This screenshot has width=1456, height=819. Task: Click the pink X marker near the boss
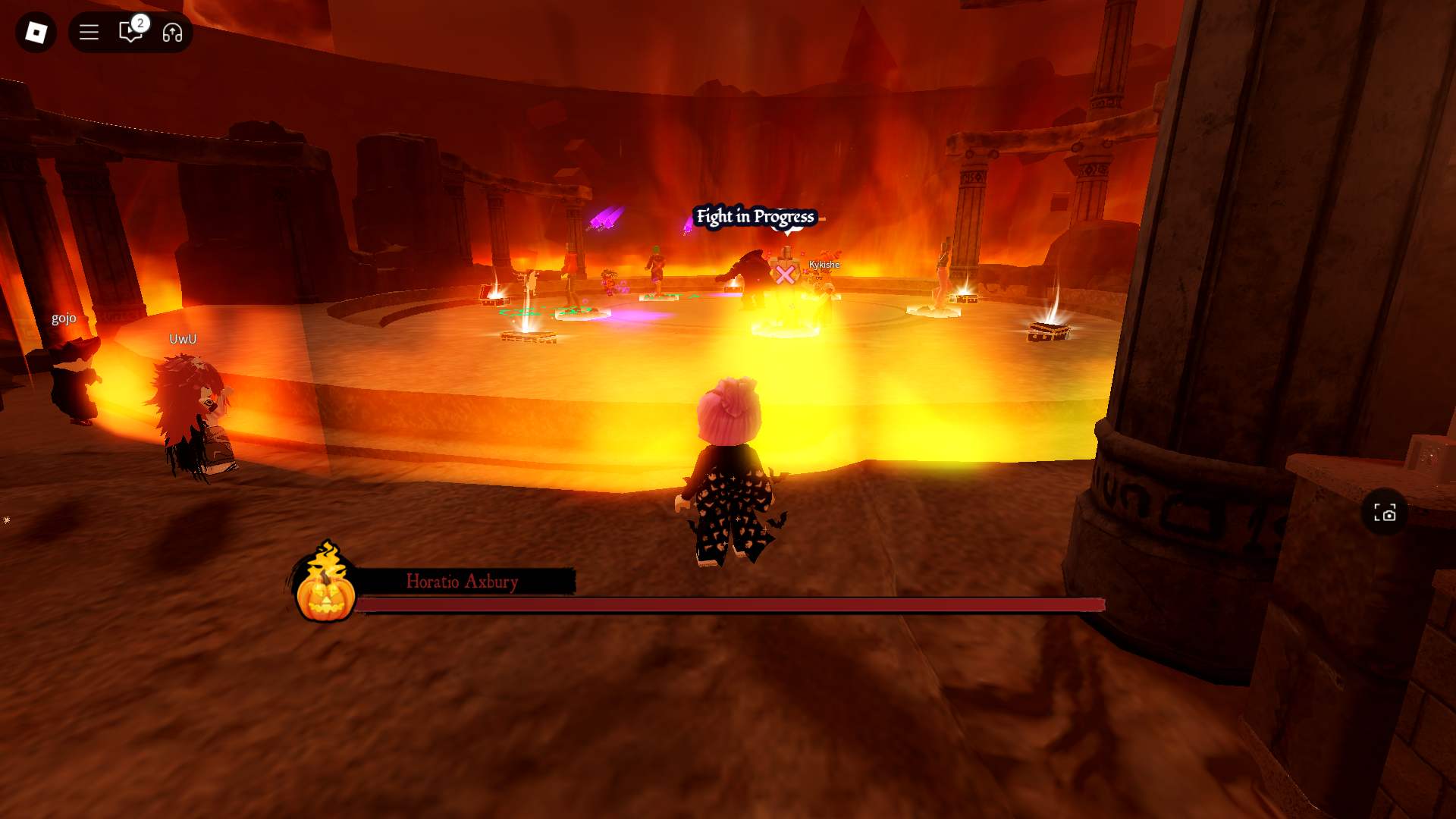tap(785, 275)
